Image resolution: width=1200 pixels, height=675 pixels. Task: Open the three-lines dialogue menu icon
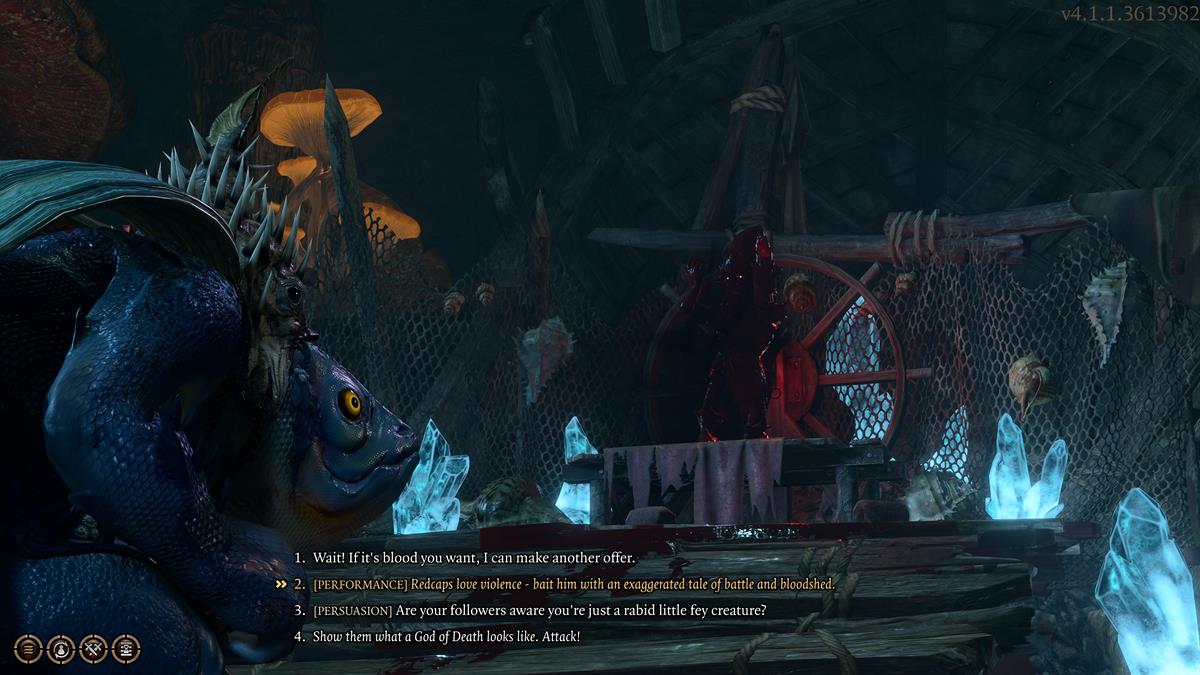point(28,649)
